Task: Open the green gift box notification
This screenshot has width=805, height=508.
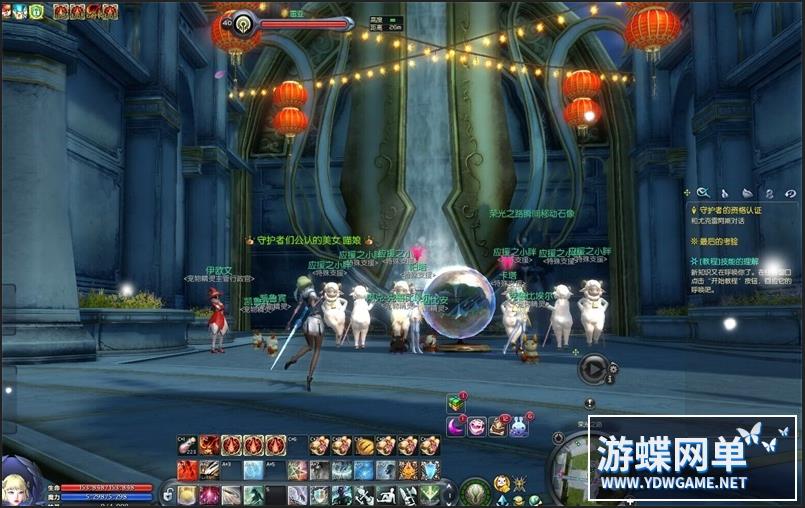Action: tap(455, 403)
